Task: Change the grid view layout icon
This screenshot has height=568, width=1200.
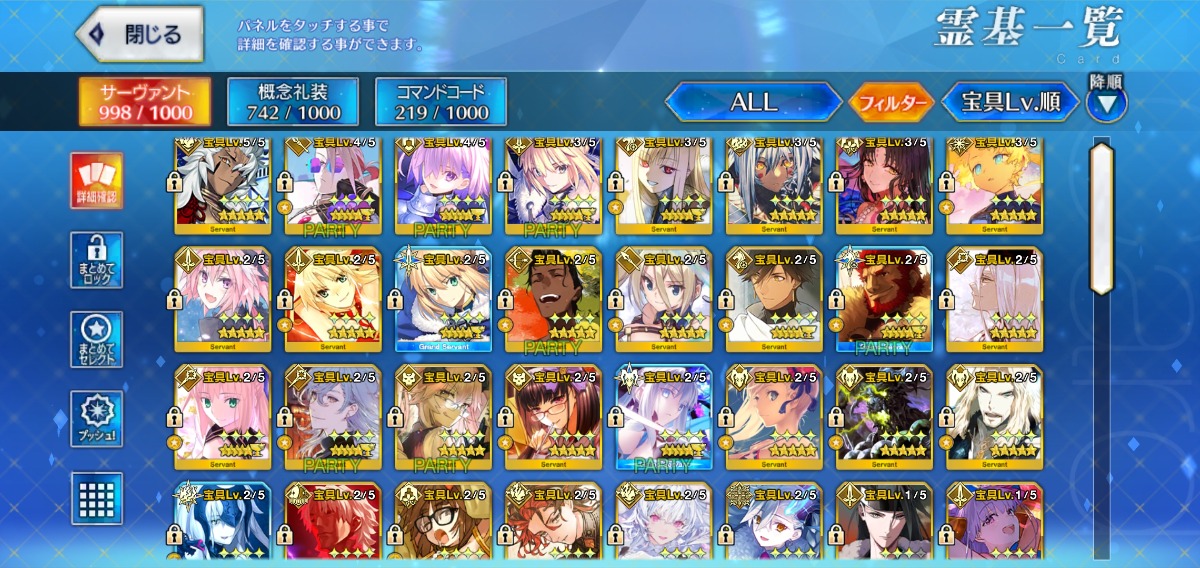Action: coord(97,498)
